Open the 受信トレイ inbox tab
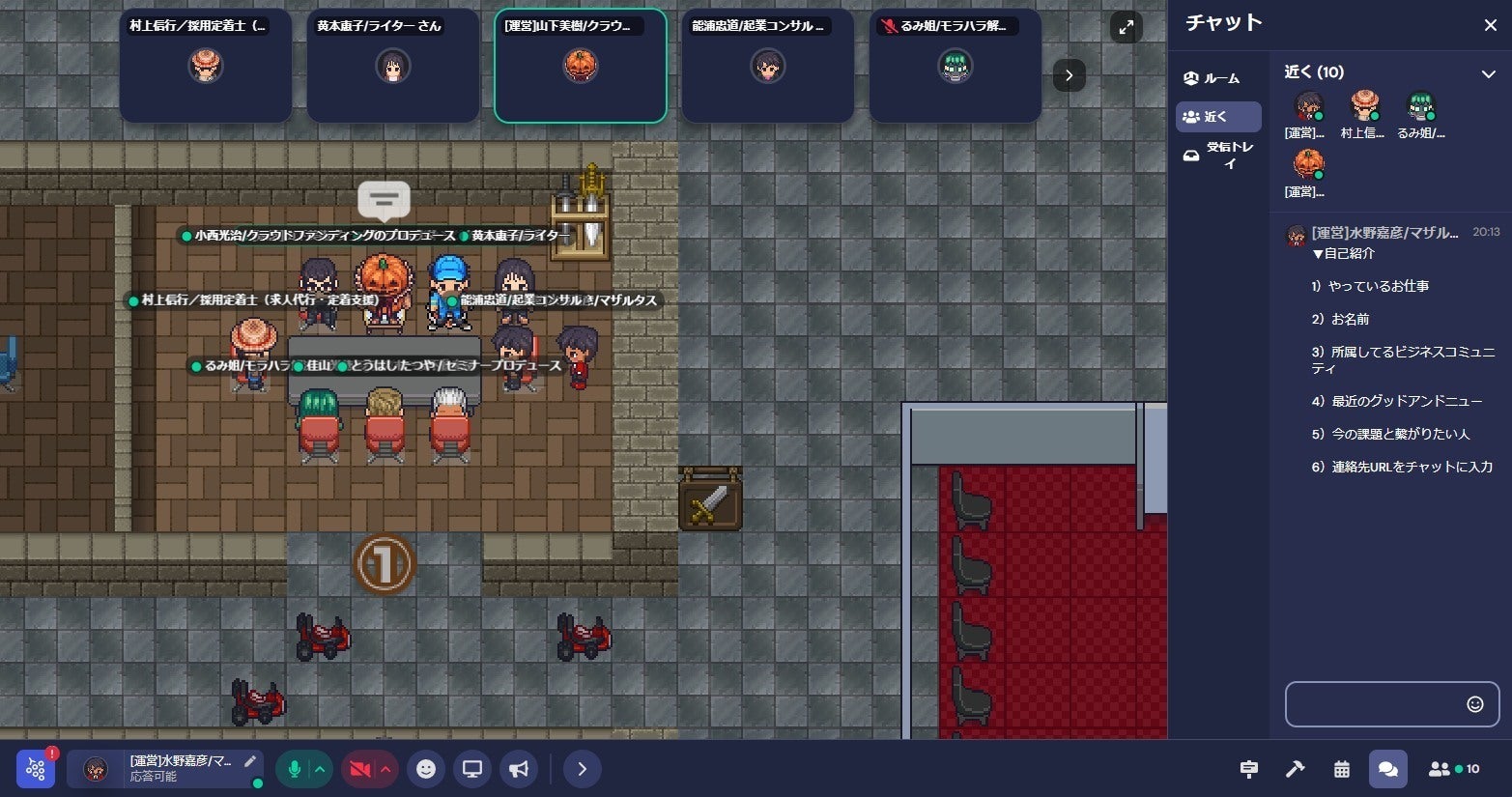1512x797 pixels. 1218,156
